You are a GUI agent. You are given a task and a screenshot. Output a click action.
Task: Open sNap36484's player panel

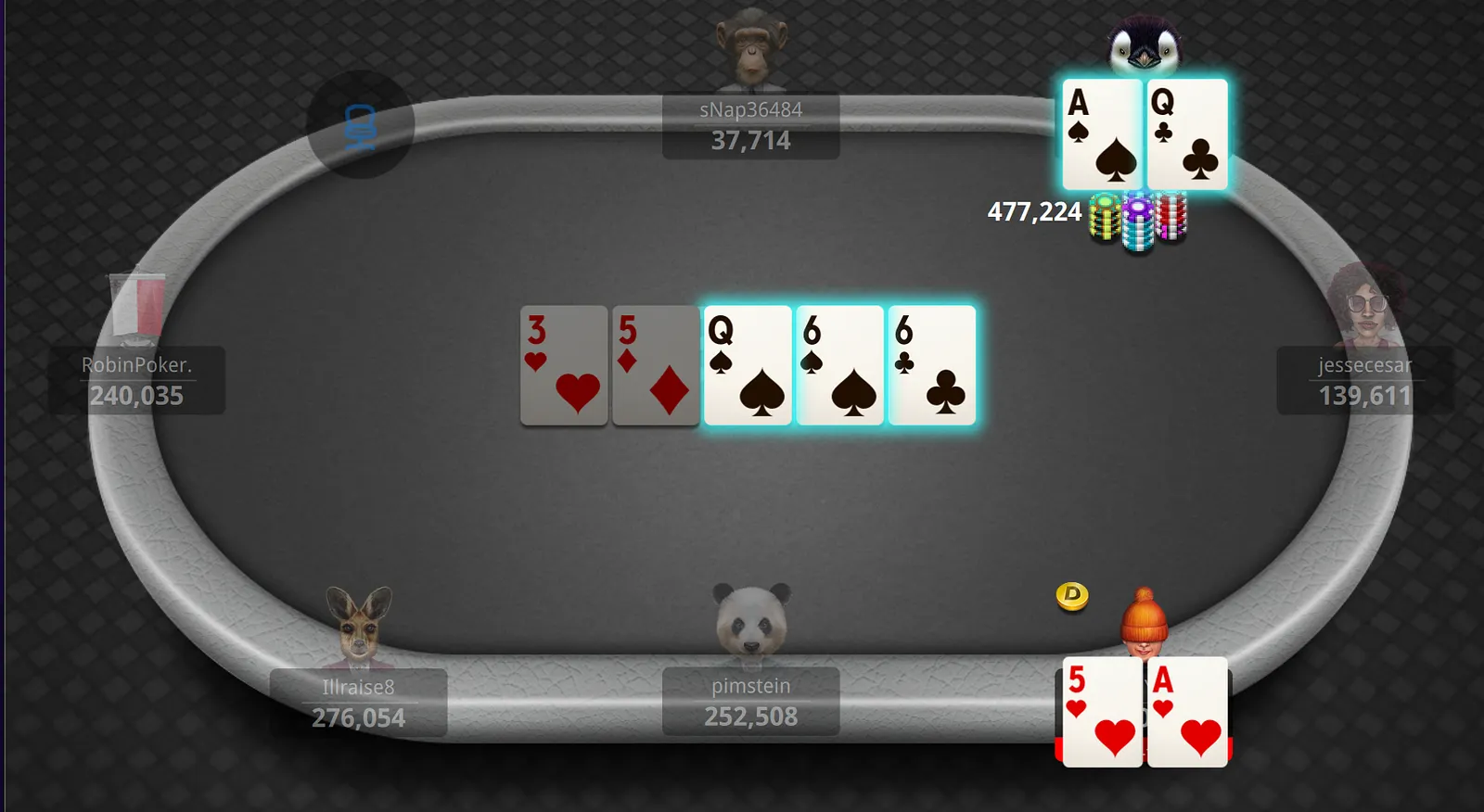[750, 125]
